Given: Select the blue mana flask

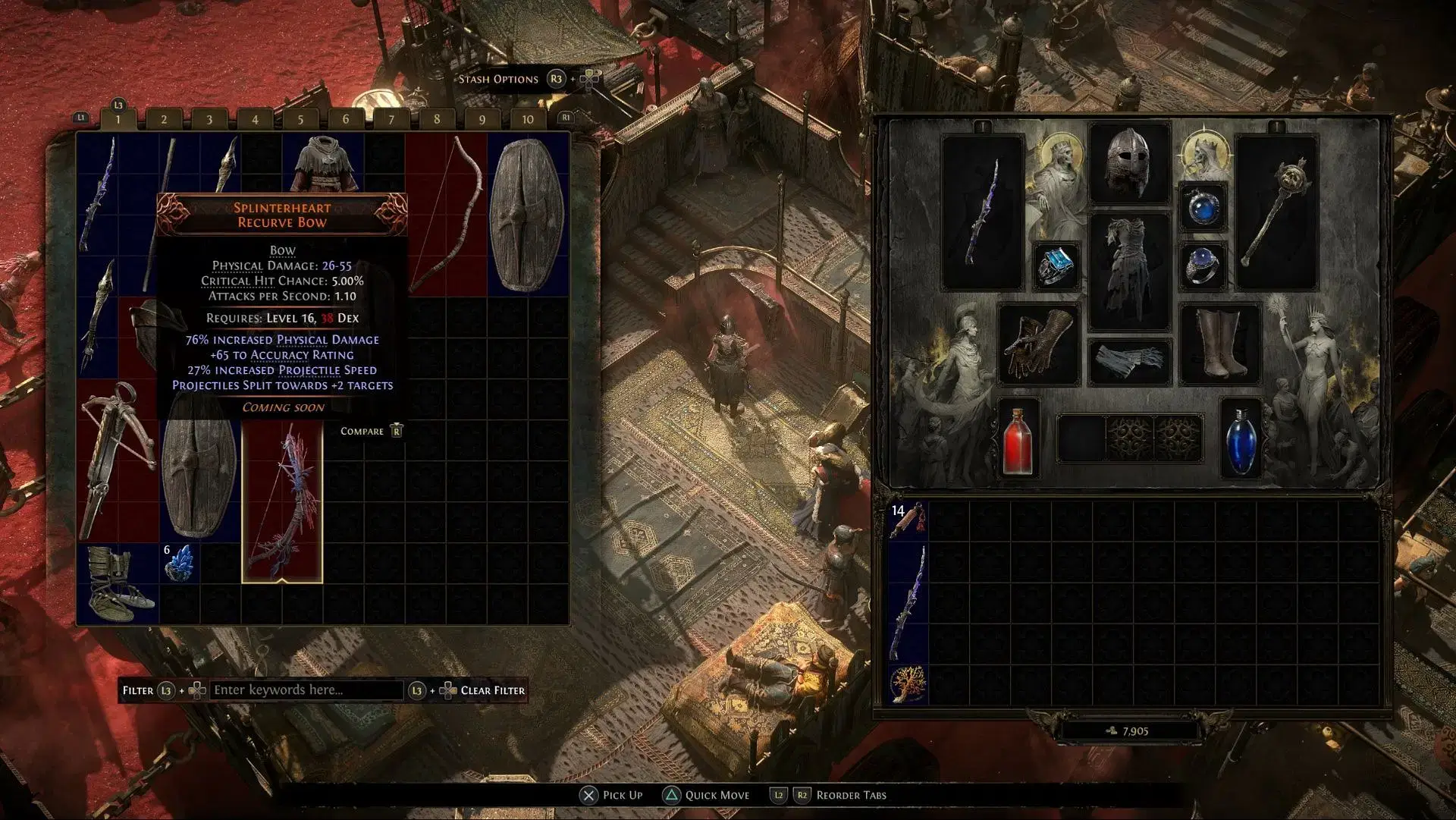Looking at the screenshot, I should point(1241,440).
